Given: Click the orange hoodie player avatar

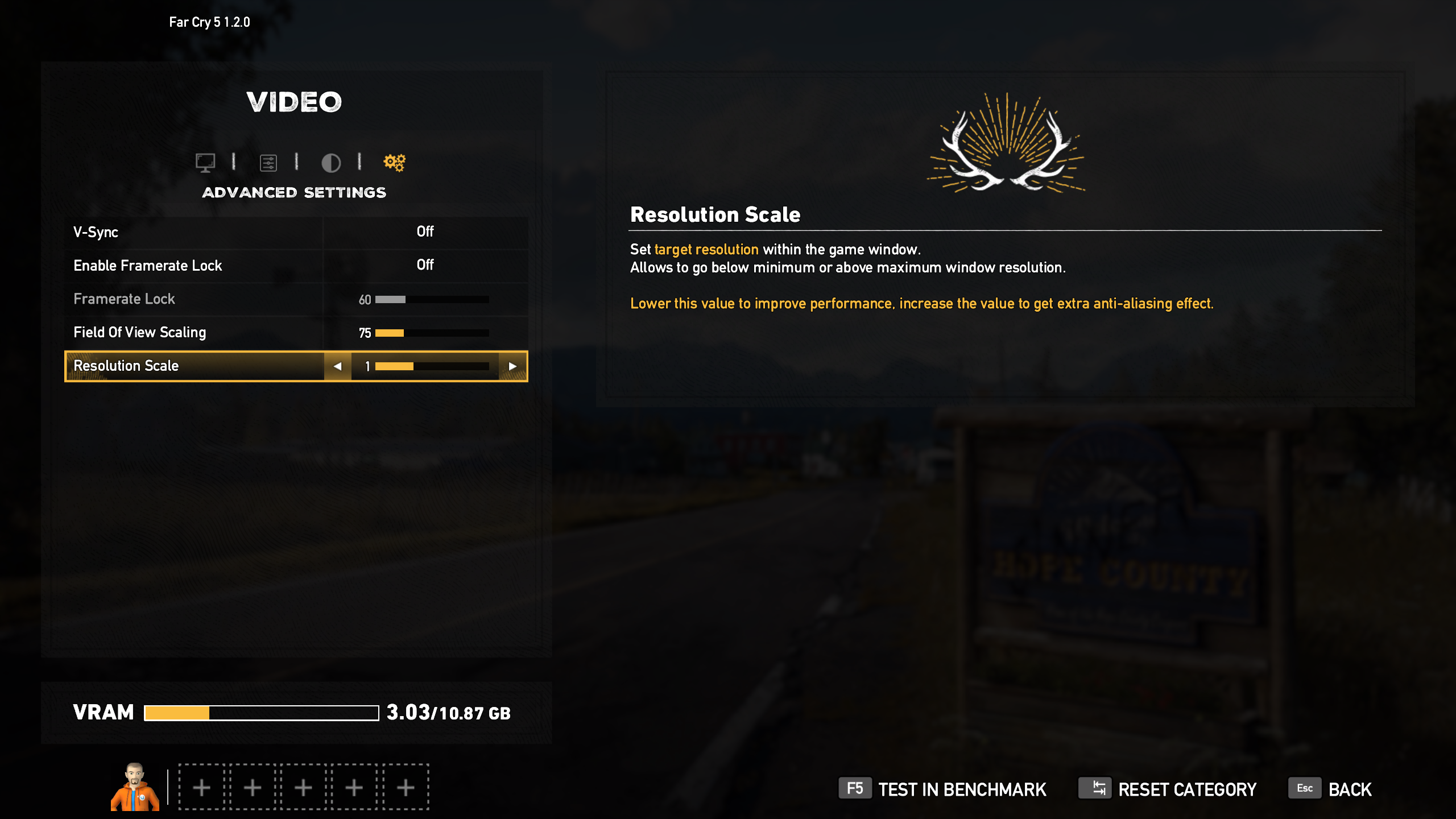Looking at the screenshot, I should [135, 787].
